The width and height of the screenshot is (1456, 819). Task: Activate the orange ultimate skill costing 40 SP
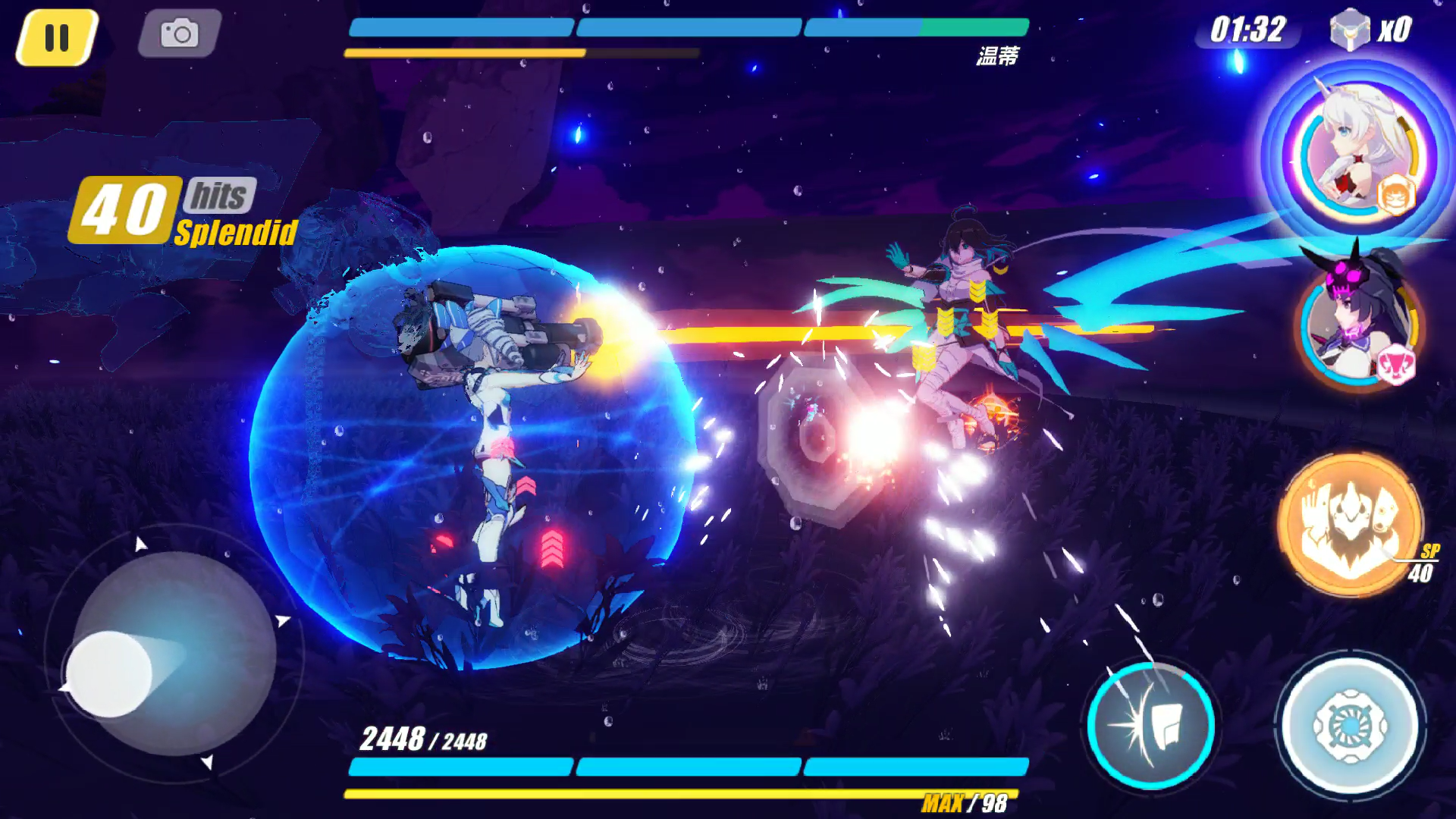[x=1350, y=523]
